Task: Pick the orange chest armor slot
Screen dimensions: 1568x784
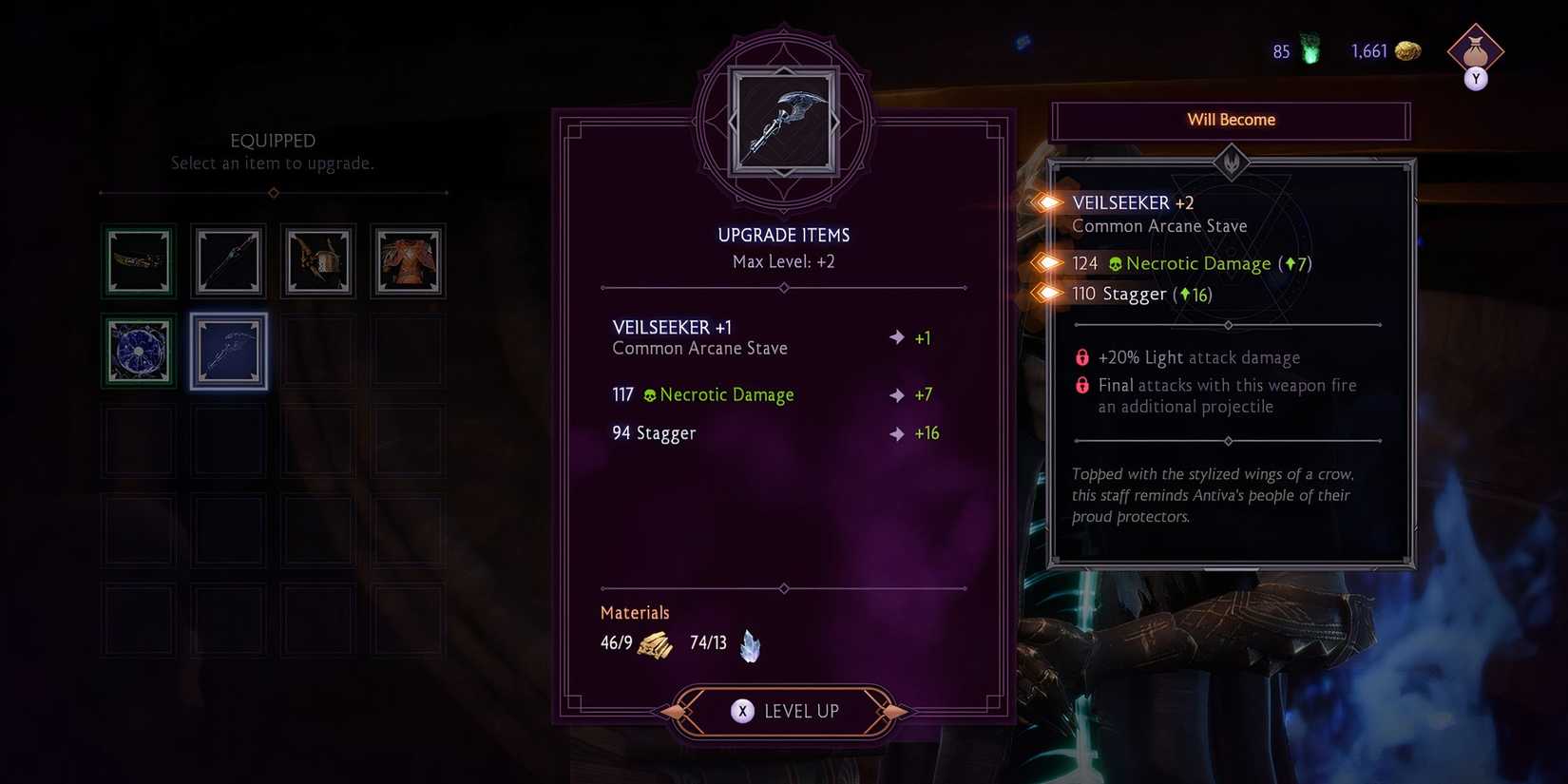Action: point(408,260)
